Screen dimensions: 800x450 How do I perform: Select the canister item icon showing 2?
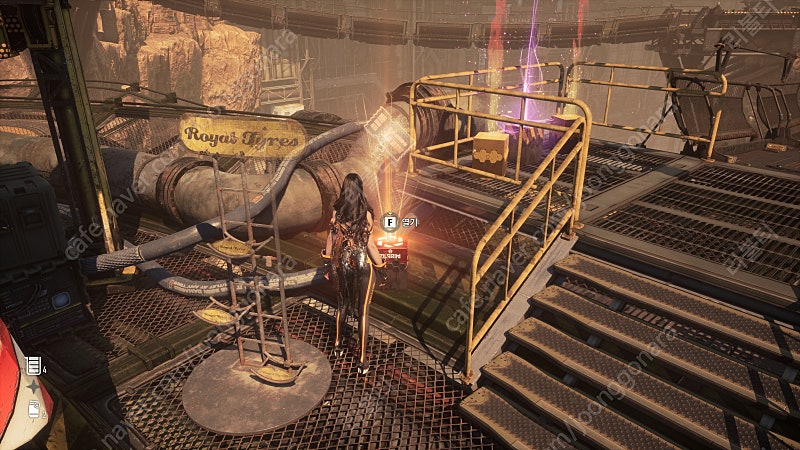click(x=33, y=408)
